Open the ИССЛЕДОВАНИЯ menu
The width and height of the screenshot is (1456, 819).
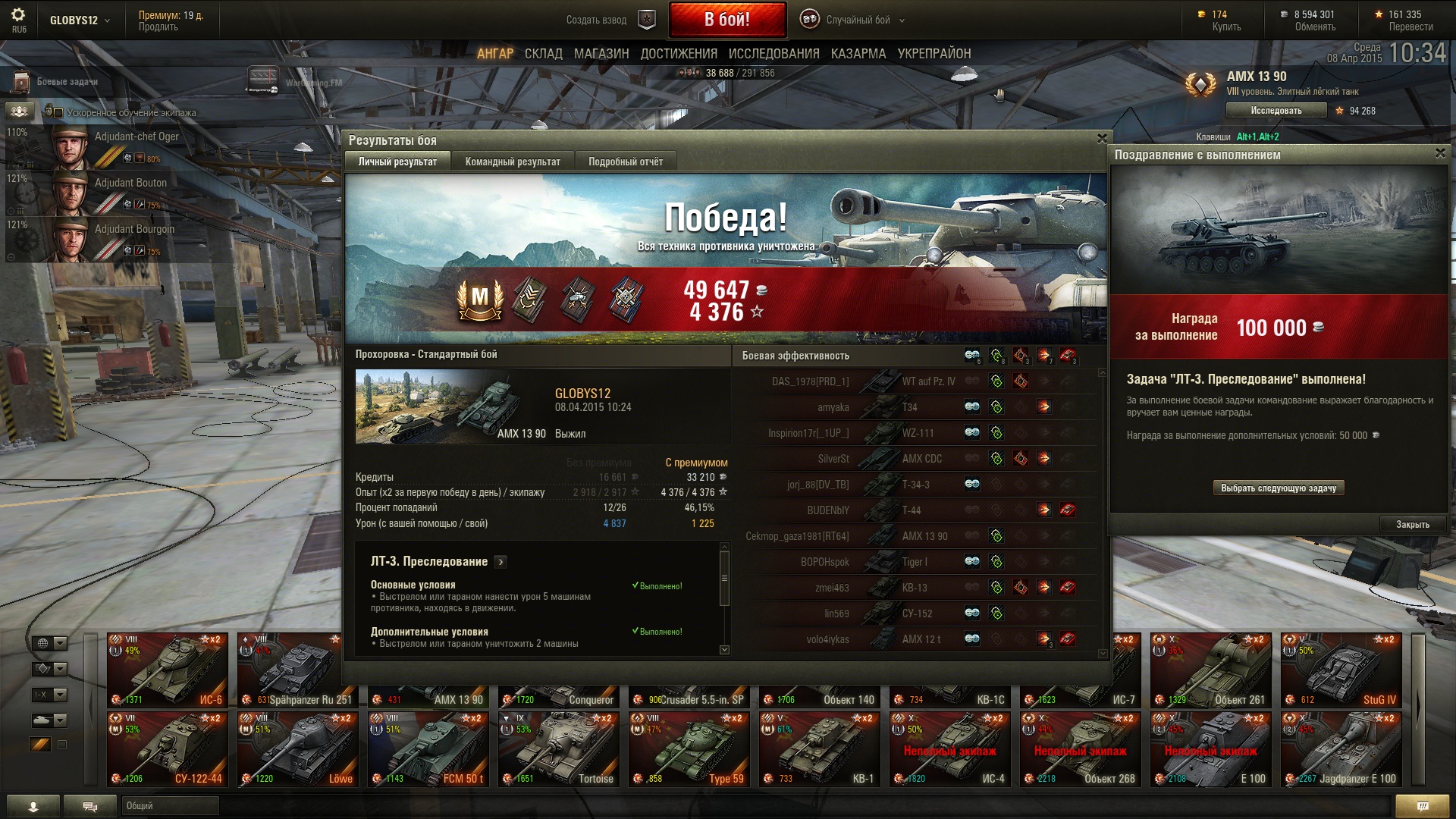click(x=773, y=54)
